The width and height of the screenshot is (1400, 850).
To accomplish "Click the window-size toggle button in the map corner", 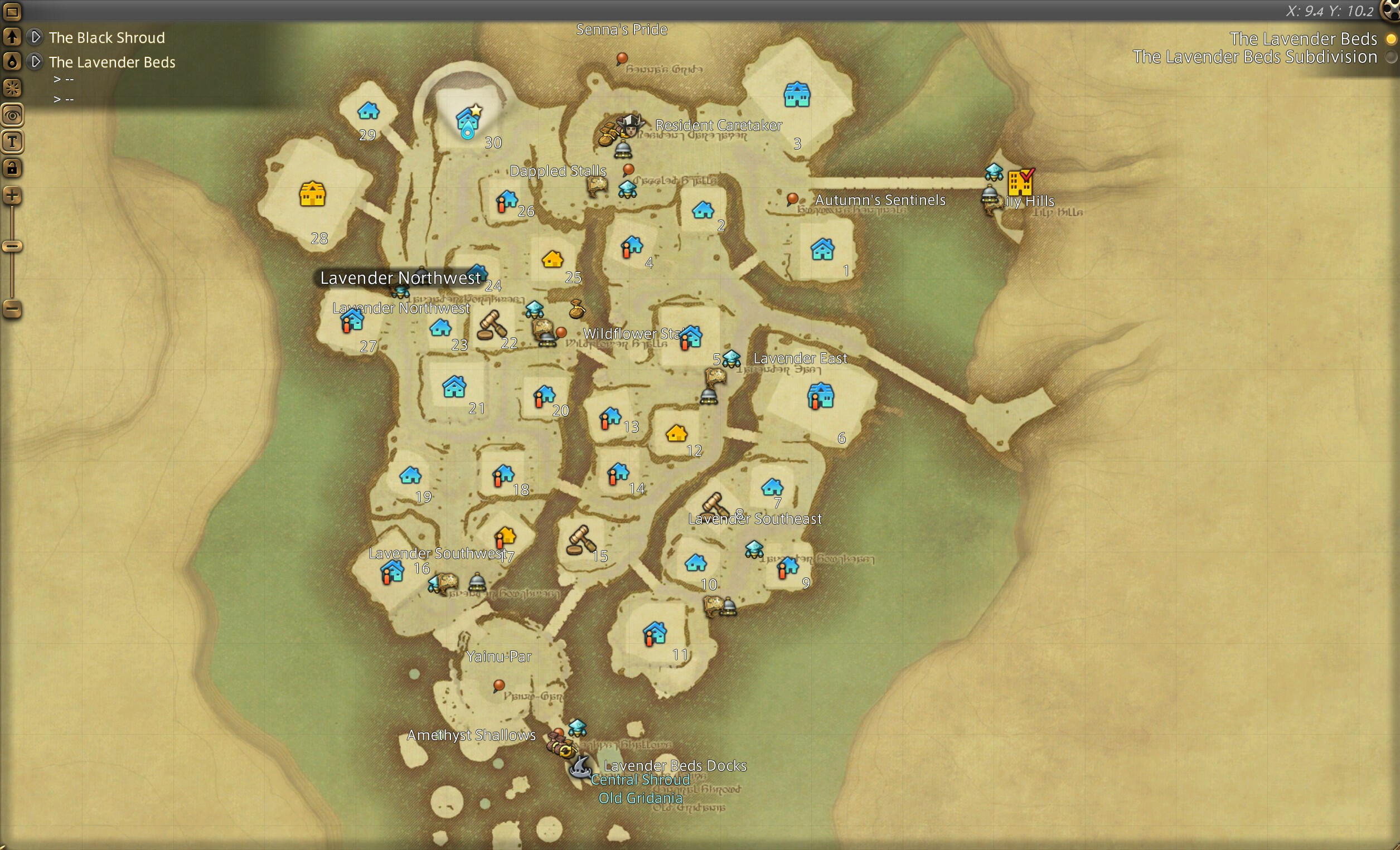I will pyautogui.click(x=12, y=11).
